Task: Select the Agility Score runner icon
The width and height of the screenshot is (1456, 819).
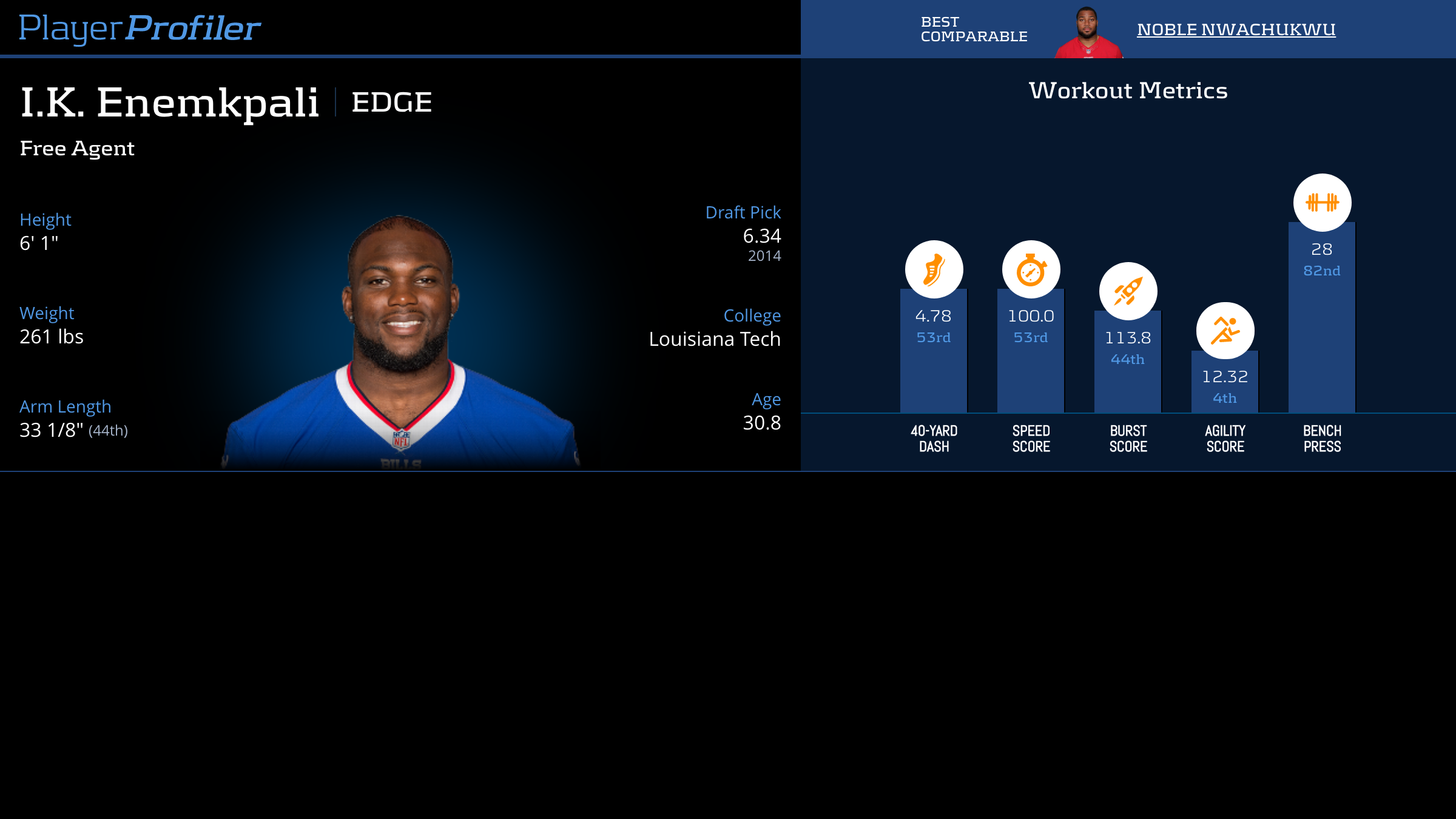Action: [1225, 331]
